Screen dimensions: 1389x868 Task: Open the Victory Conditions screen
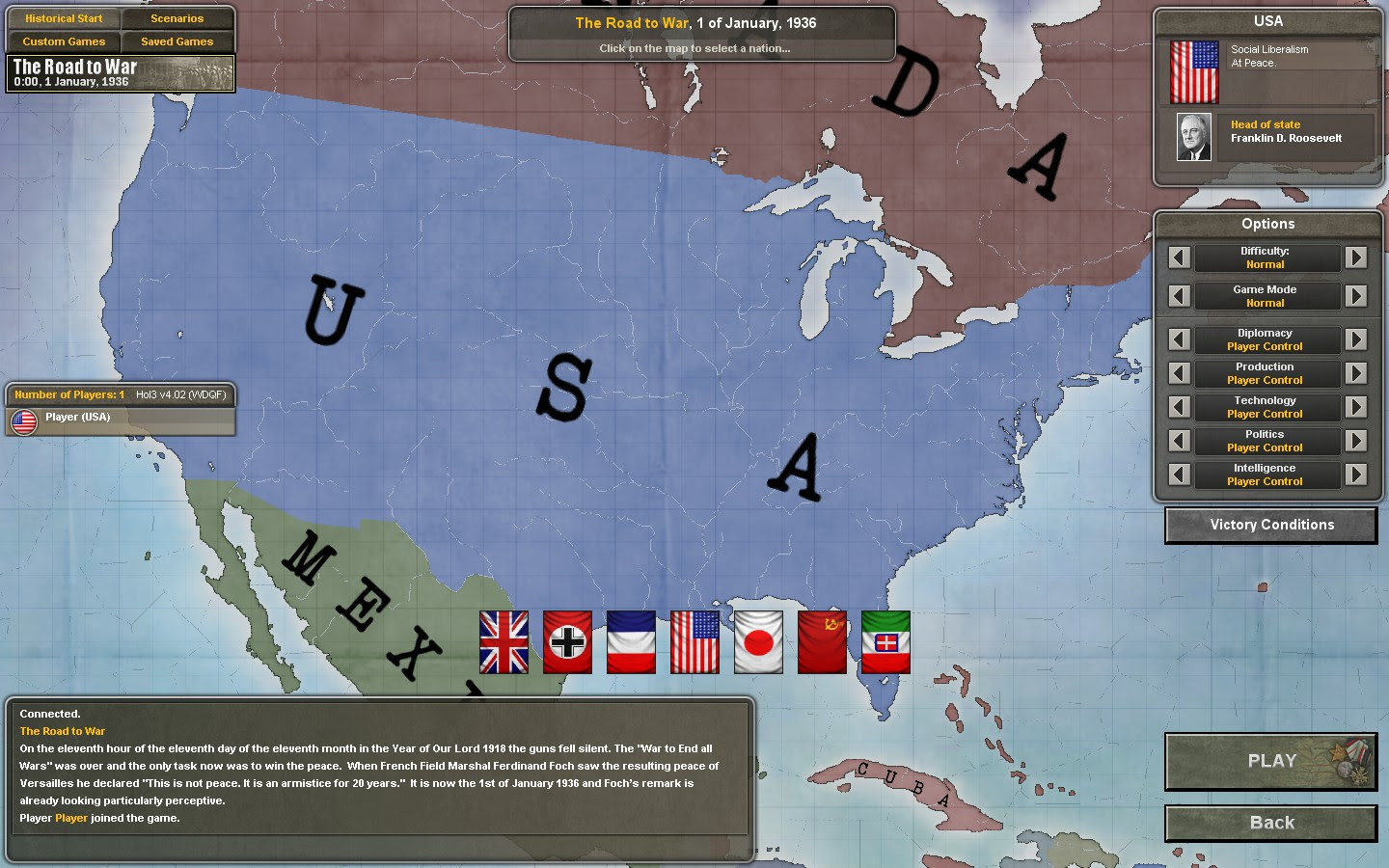coord(1270,525)
